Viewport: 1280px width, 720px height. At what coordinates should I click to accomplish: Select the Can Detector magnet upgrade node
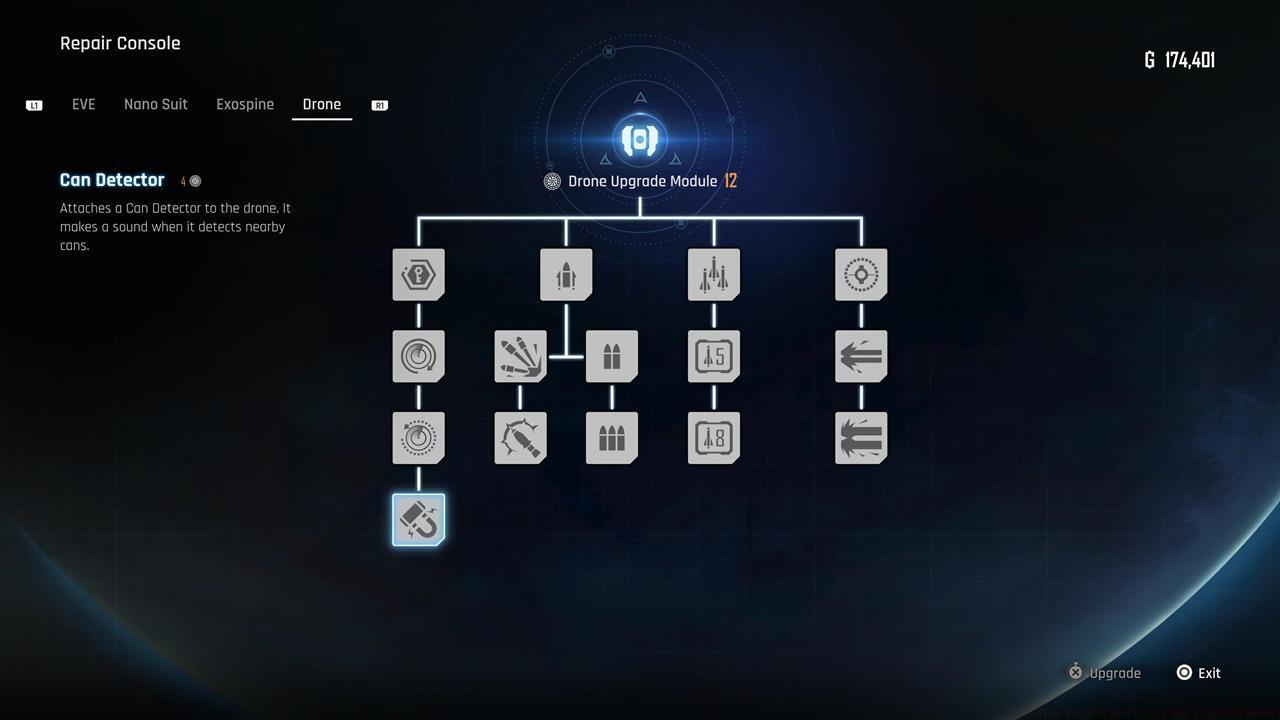point(418,518)
